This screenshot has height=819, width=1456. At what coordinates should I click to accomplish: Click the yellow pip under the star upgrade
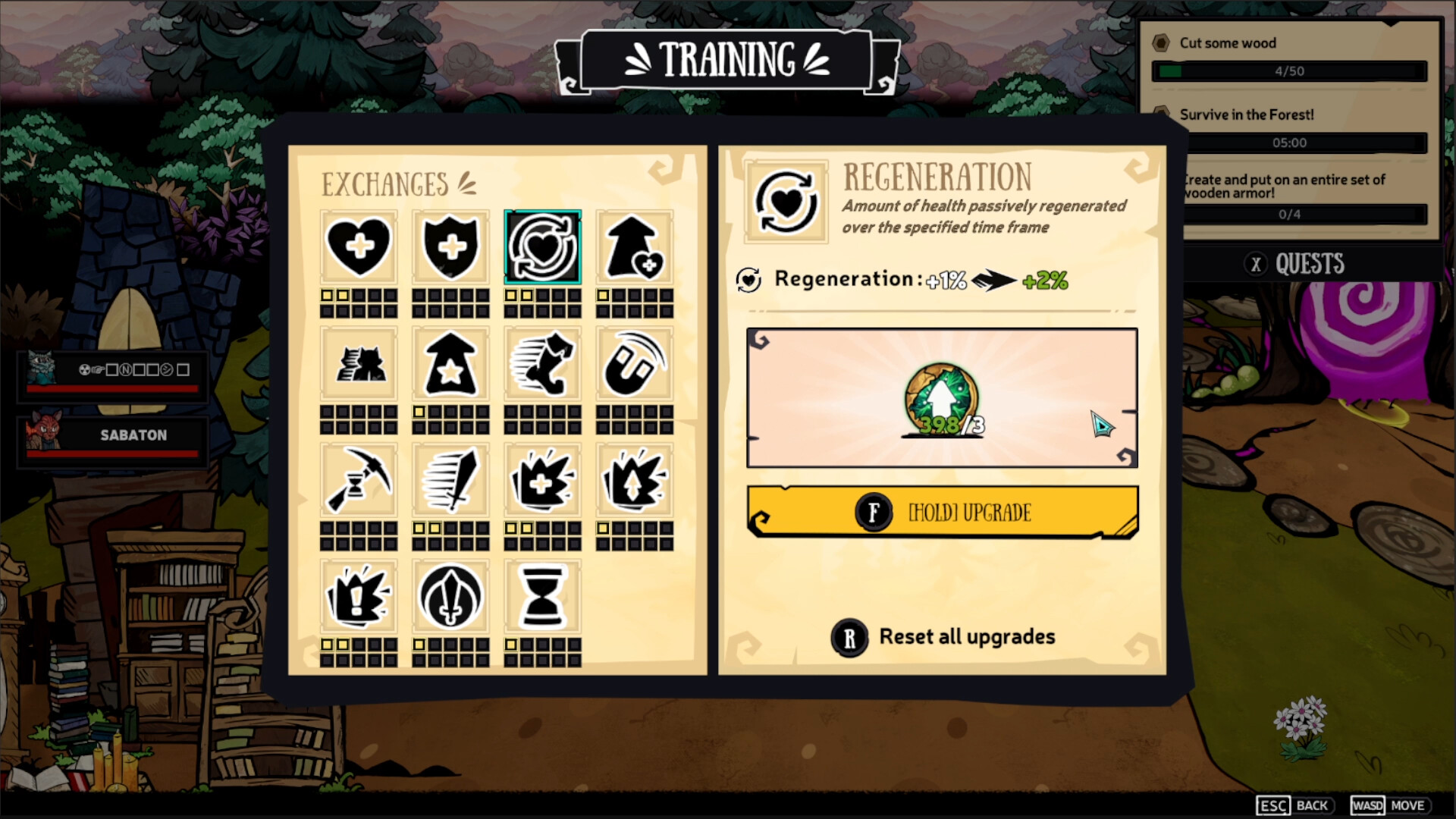tap(417, 413)
